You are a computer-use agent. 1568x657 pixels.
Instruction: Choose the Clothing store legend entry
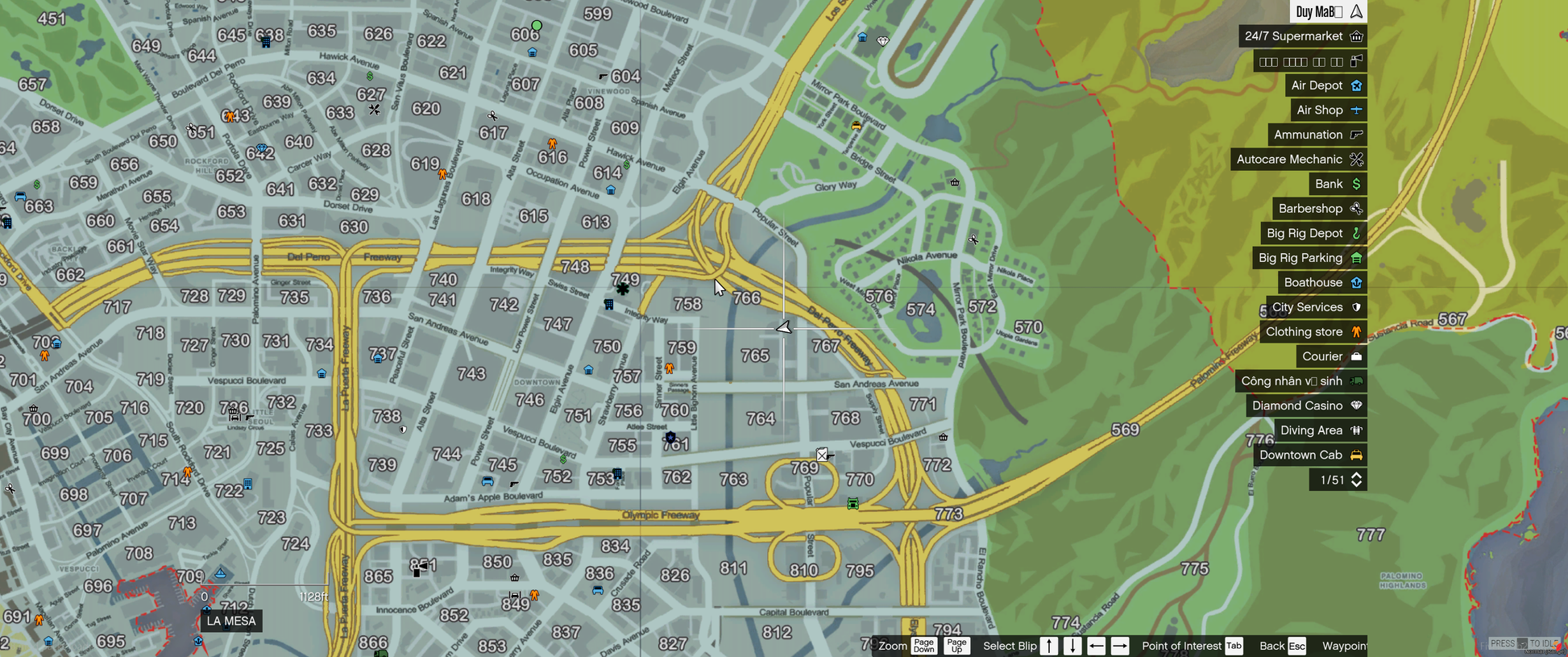click(1312, 332)
